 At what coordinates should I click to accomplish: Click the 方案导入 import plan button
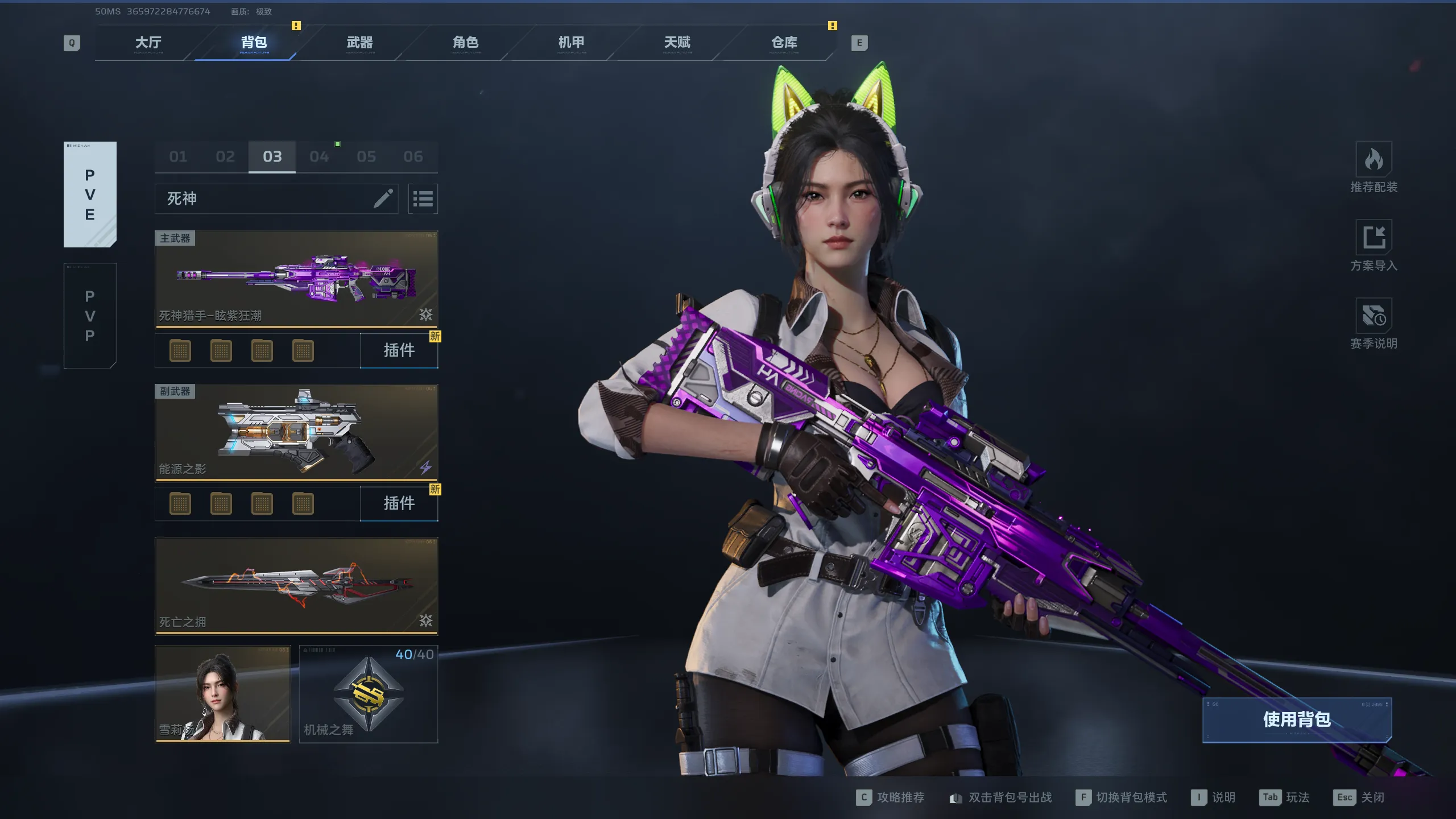coord(1374,246)
